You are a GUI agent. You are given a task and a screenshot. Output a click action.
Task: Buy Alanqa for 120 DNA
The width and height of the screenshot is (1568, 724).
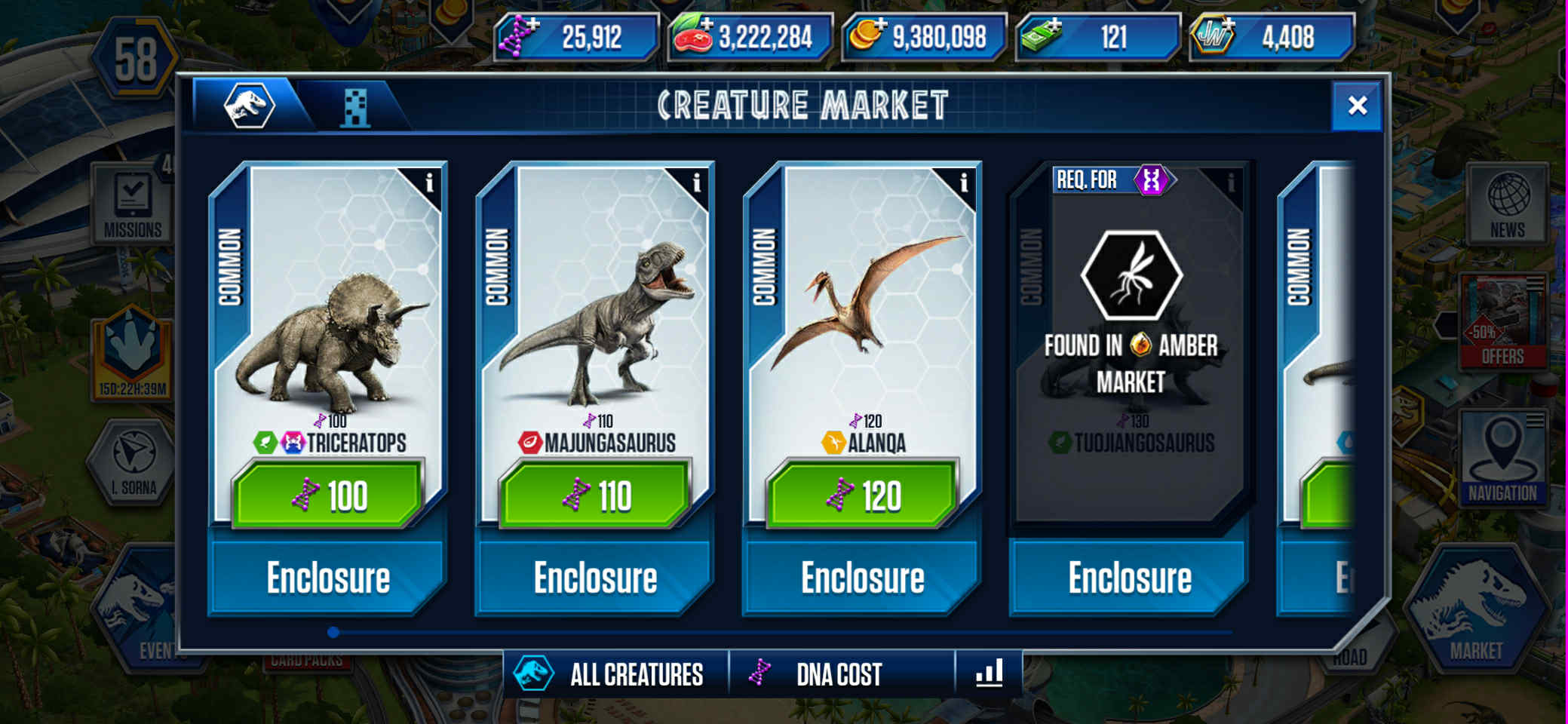[x=863, y=495]
